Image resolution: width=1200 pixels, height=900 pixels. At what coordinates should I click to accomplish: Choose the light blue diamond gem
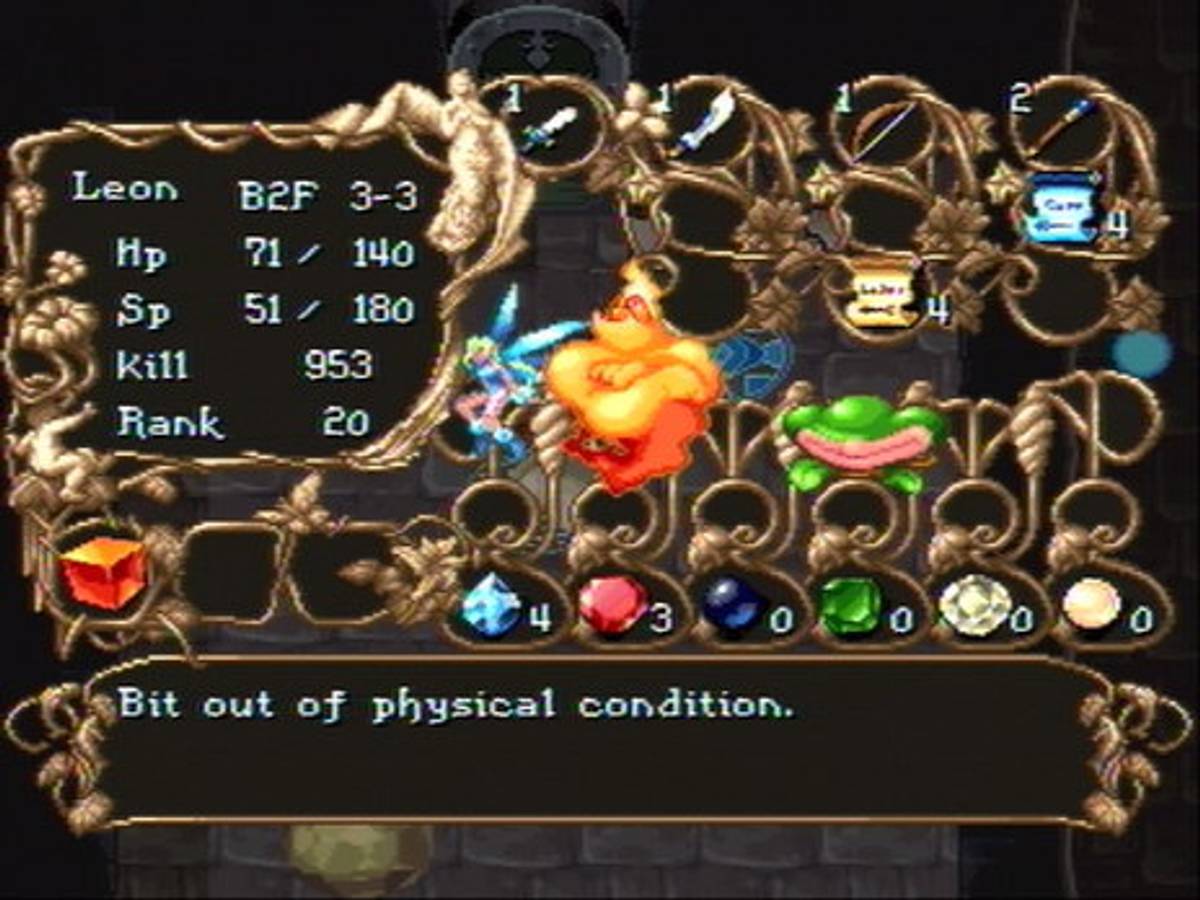pos(492,605)
